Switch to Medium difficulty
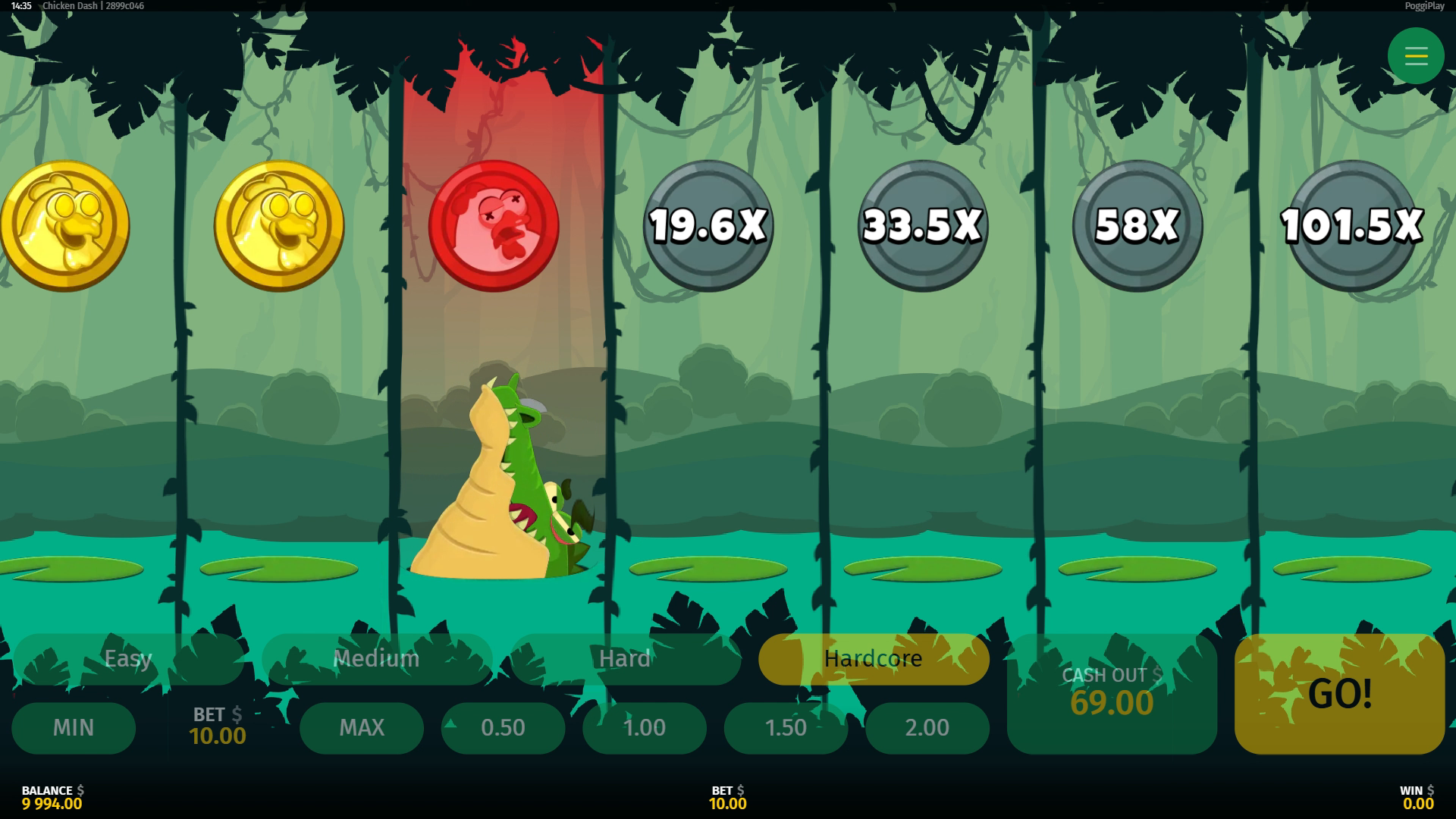 pos(376,658)
